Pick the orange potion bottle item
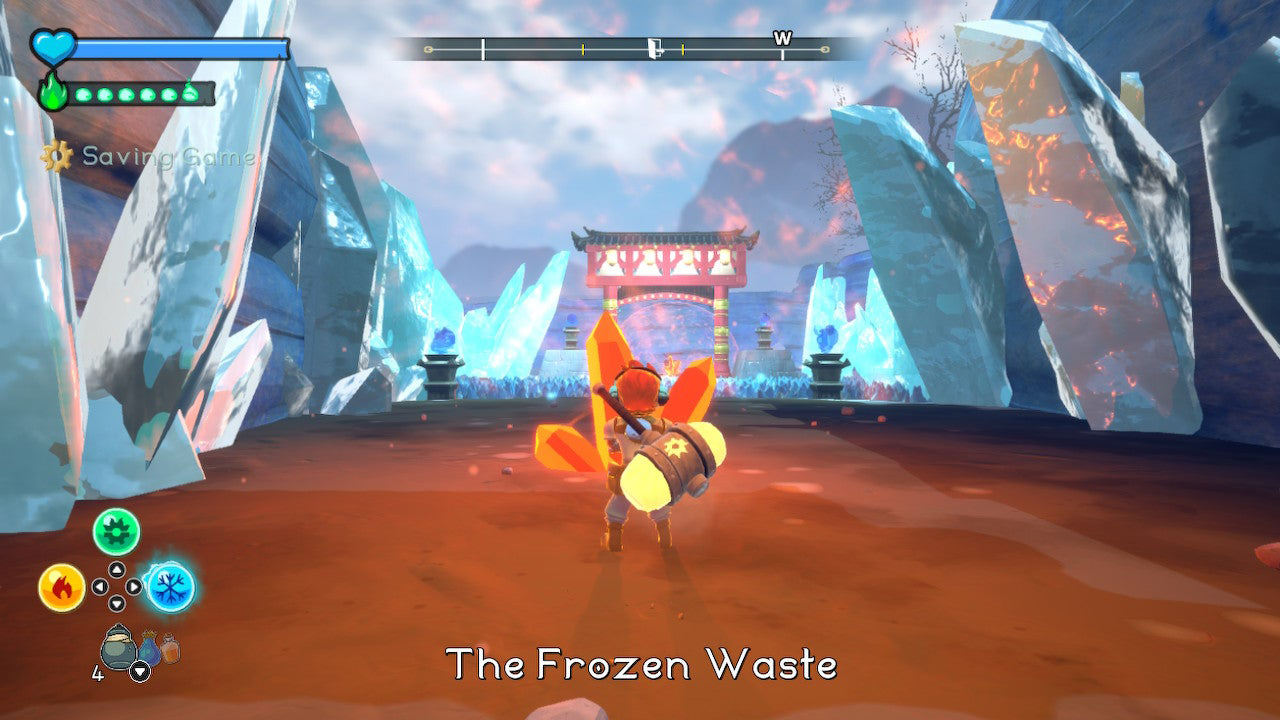This screenshot has width=1280, height=720. click(x=170, y=649)
